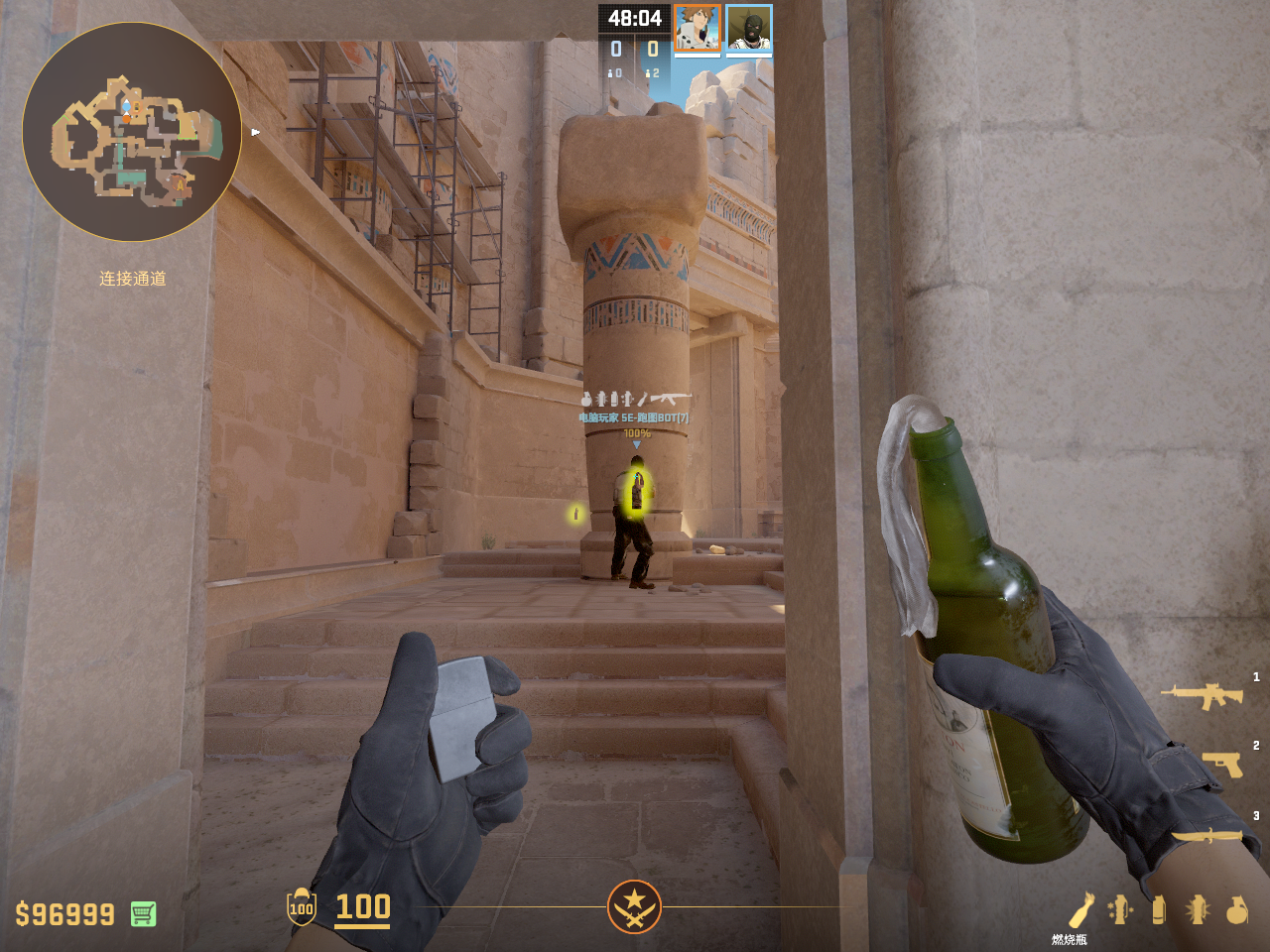This screenshot has width=1270, height=952.
Task: Equip the knife in slot 3
Action: (x=1206, y=835)
